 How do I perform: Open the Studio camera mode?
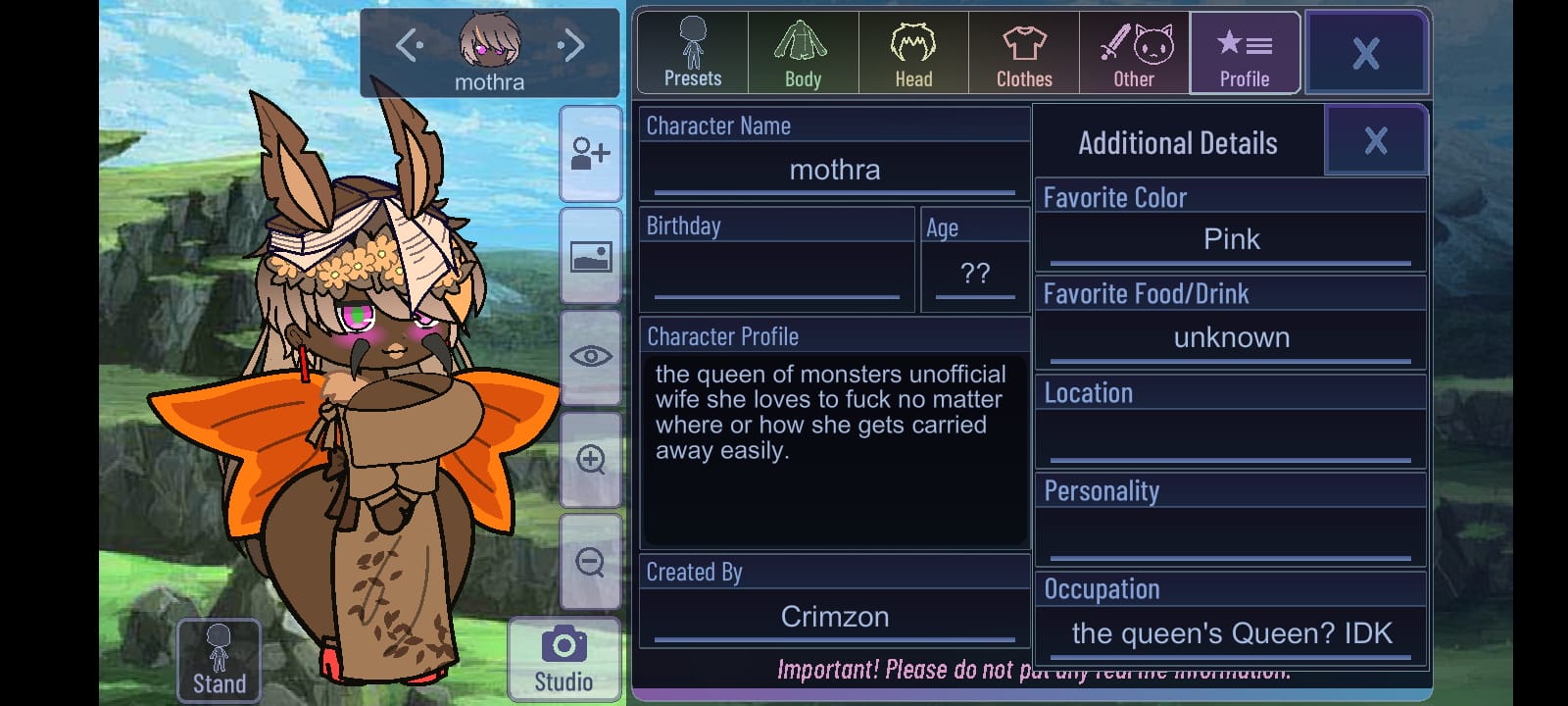563,659
